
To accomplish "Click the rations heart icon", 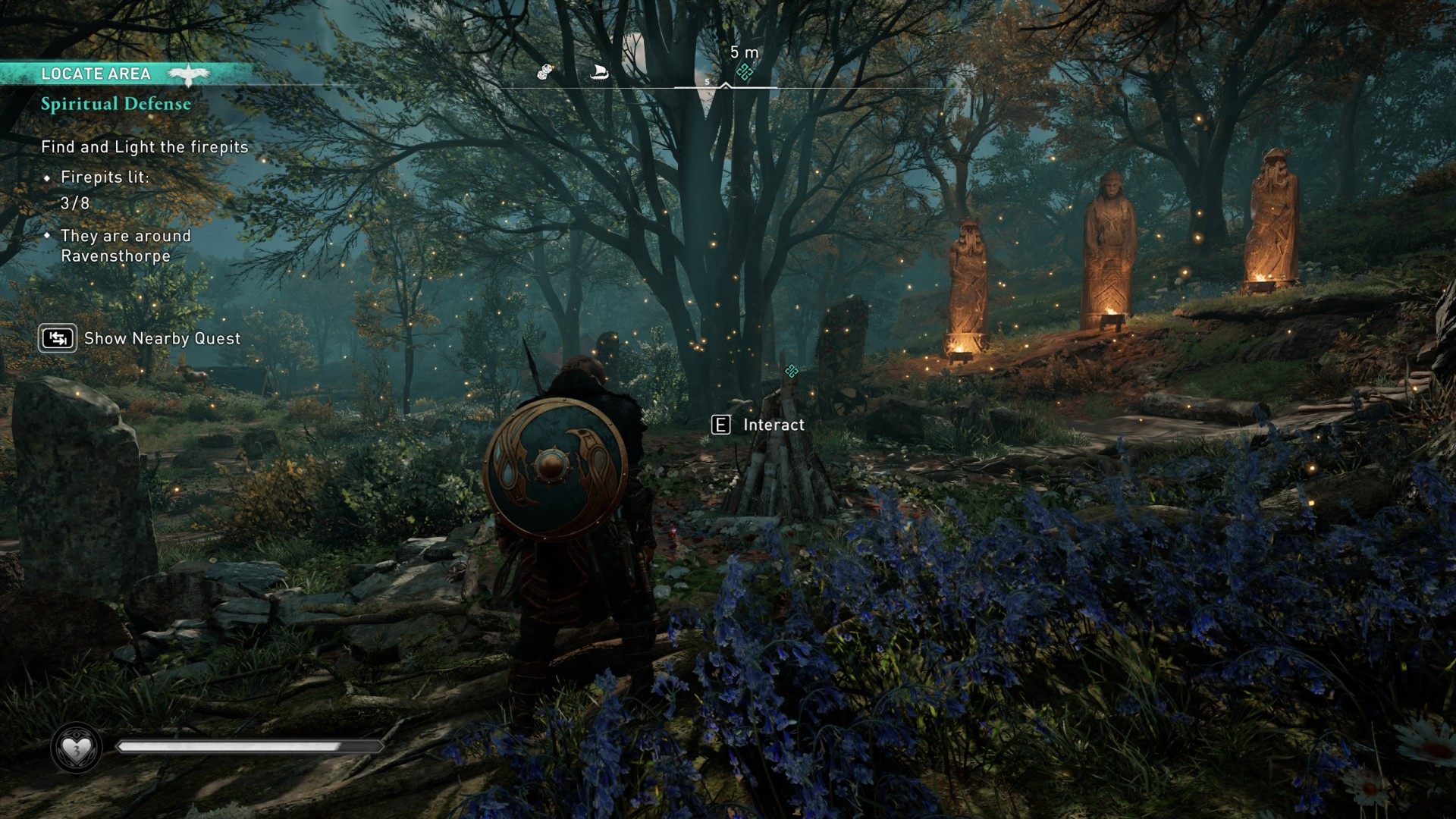I will click(x=76, y=749).
